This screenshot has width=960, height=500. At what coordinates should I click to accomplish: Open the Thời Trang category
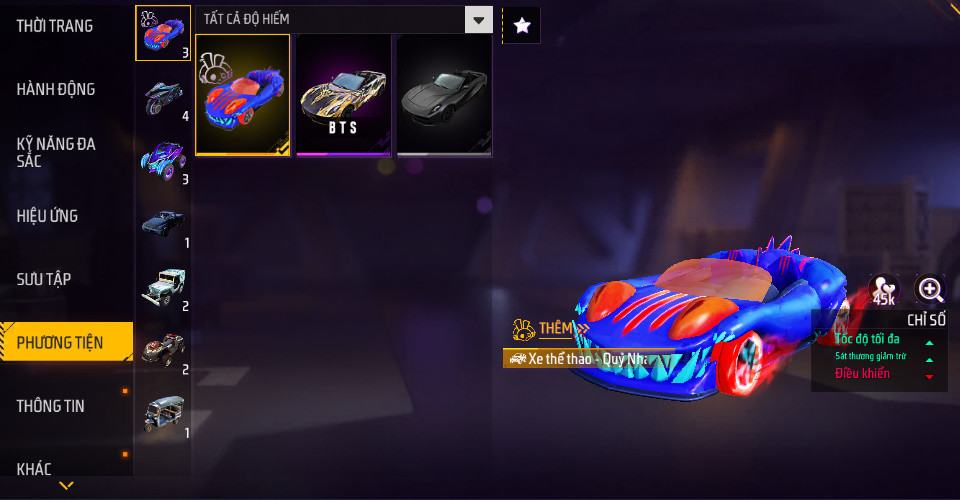point(55,26)
